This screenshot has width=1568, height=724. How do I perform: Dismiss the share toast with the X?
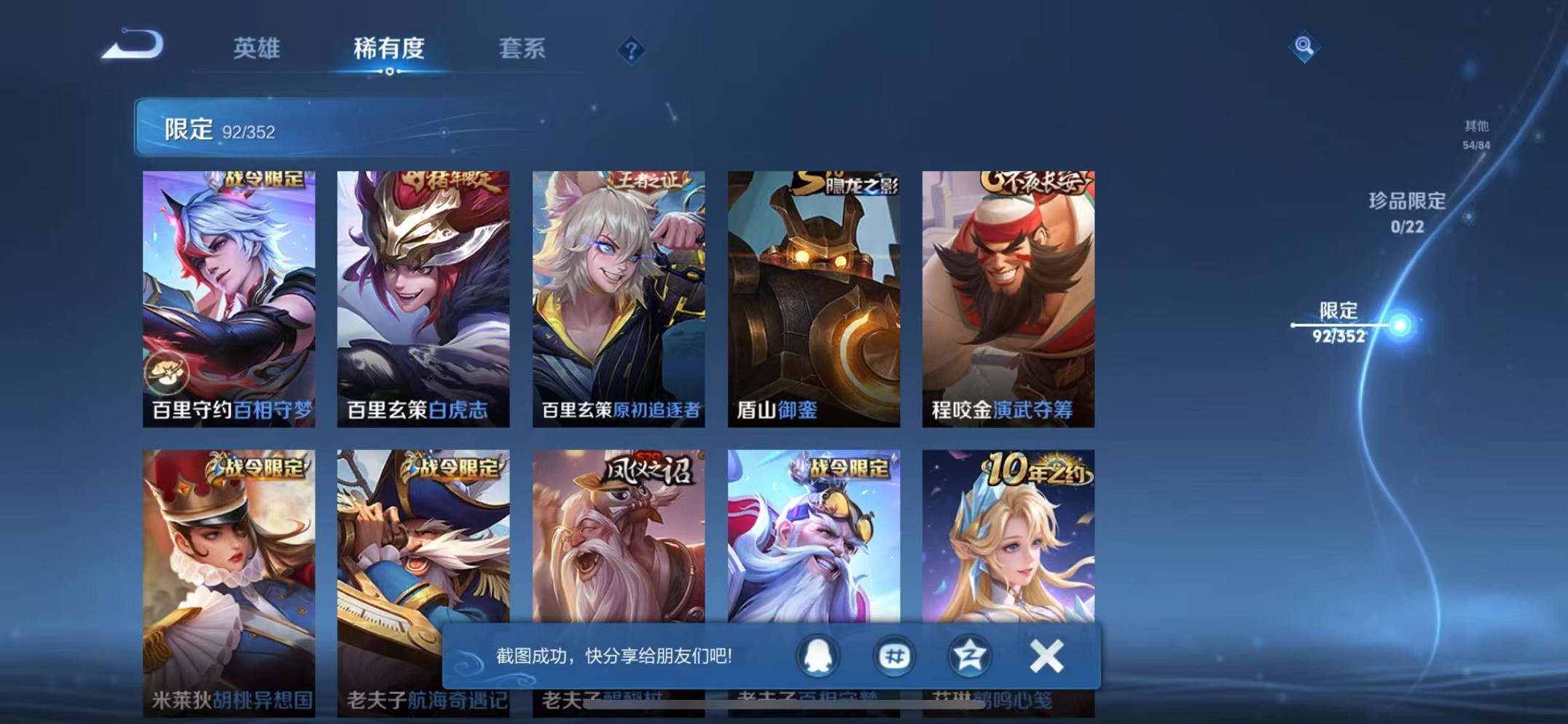pyautogui.click(x=1047, y=655)
